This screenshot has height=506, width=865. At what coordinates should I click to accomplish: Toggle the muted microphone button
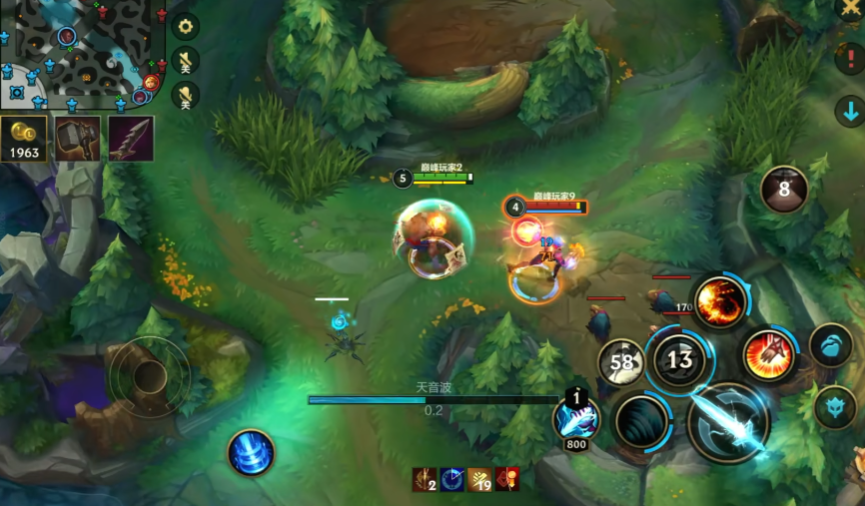click(186, 60)
